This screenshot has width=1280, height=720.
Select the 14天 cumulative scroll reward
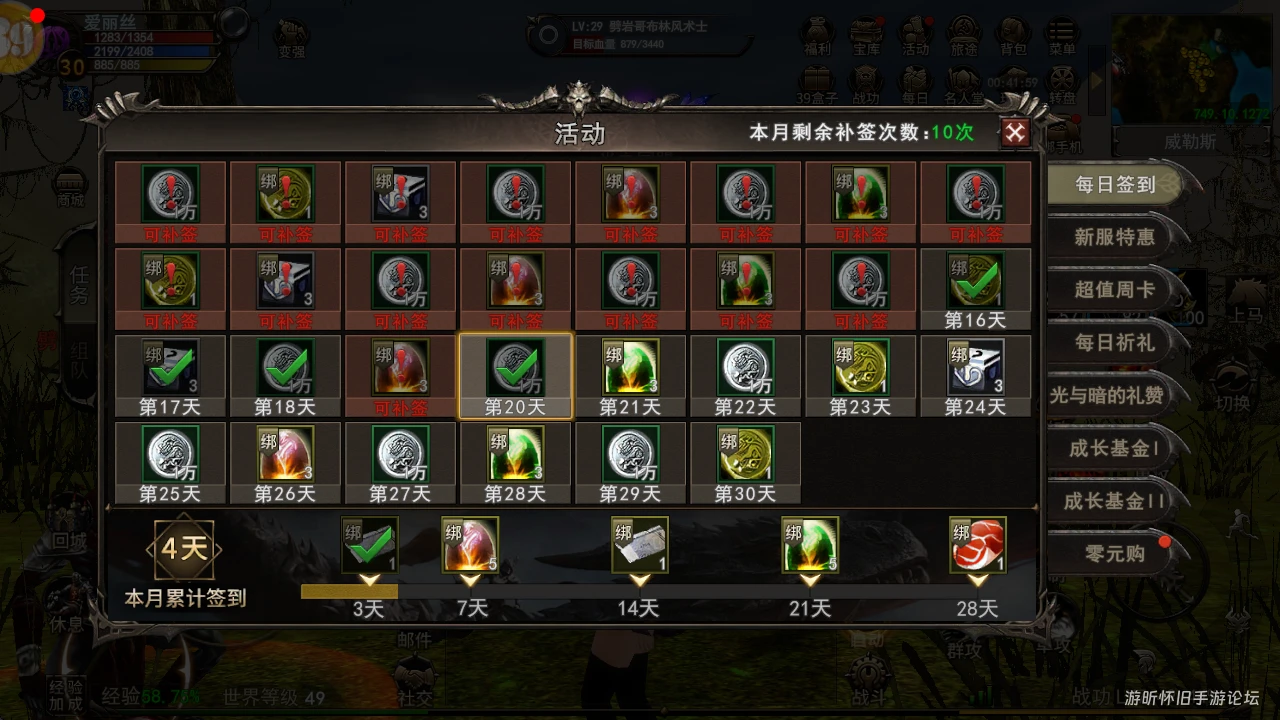[x=640, y=547]
